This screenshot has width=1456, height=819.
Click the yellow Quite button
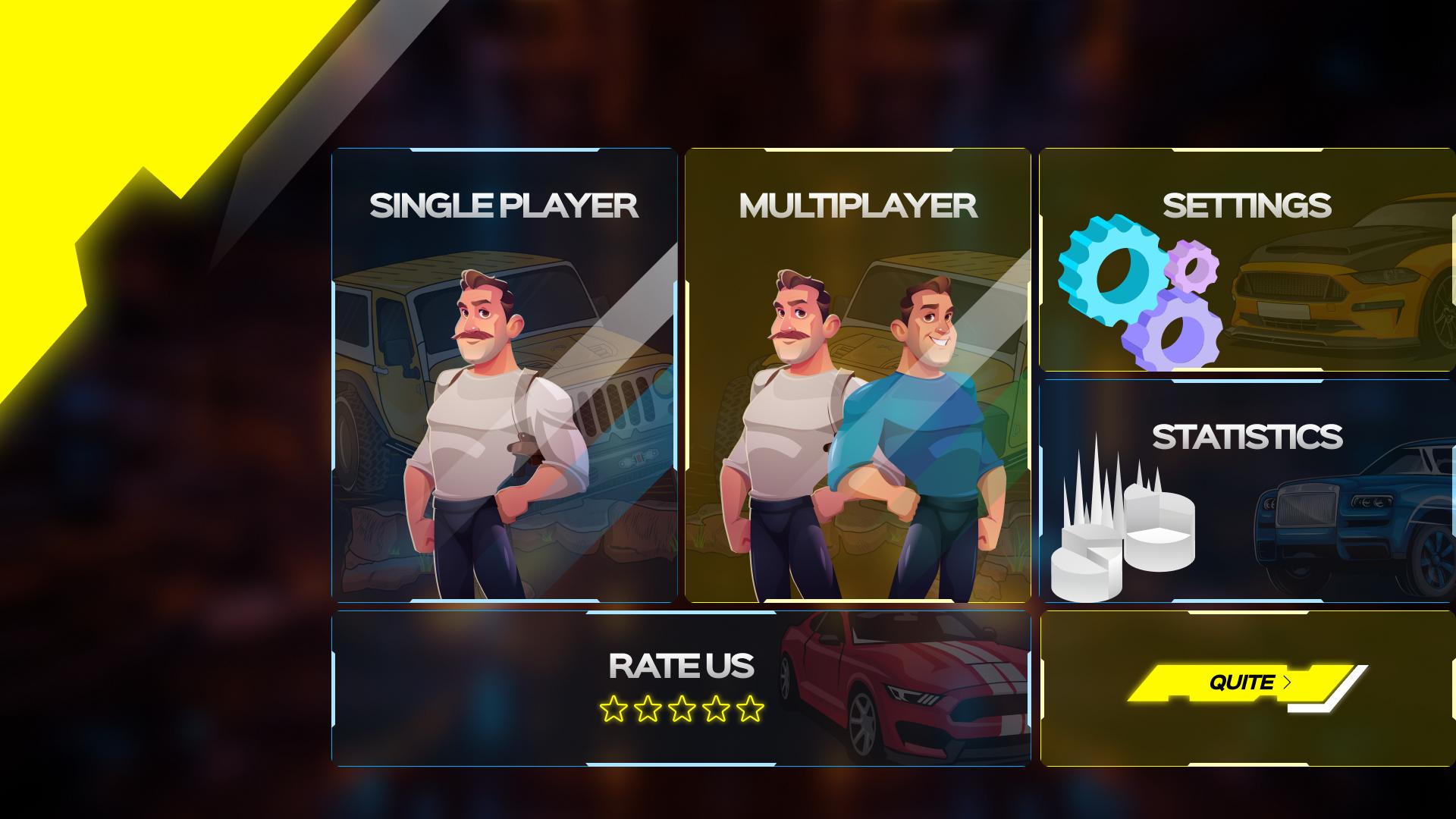[x=1244, y=683]
